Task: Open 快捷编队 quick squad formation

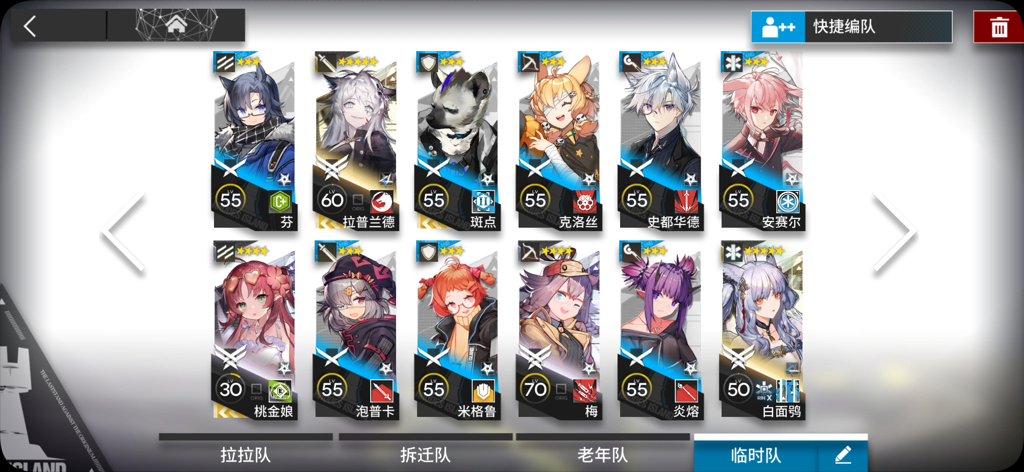Action: (x=851, y=27)
